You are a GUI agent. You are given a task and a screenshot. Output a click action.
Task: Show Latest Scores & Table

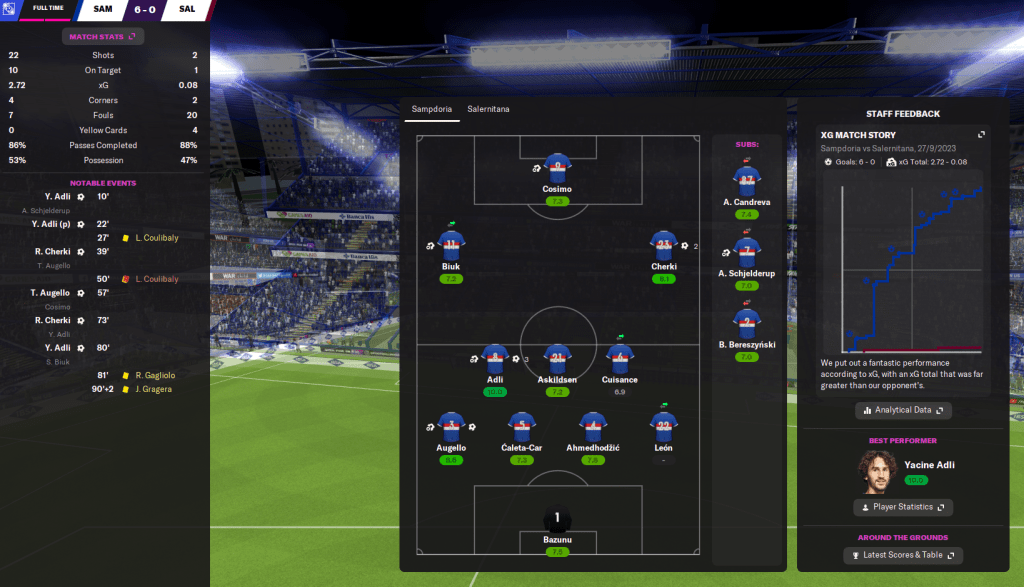coord(903,555)
